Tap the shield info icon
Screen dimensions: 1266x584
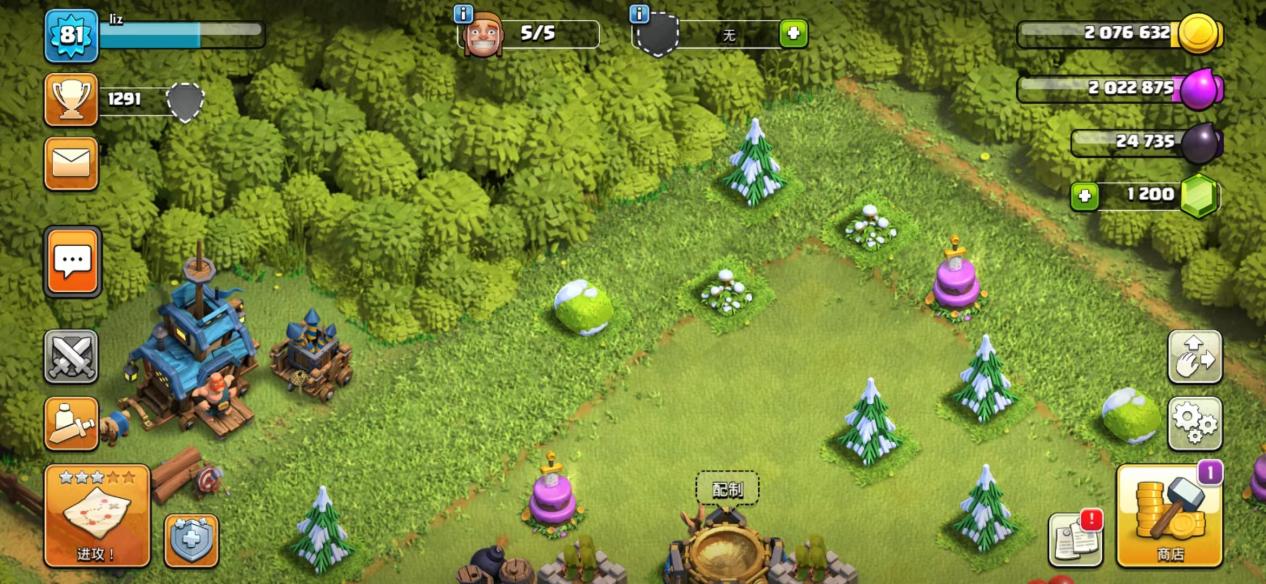[639, 14]
